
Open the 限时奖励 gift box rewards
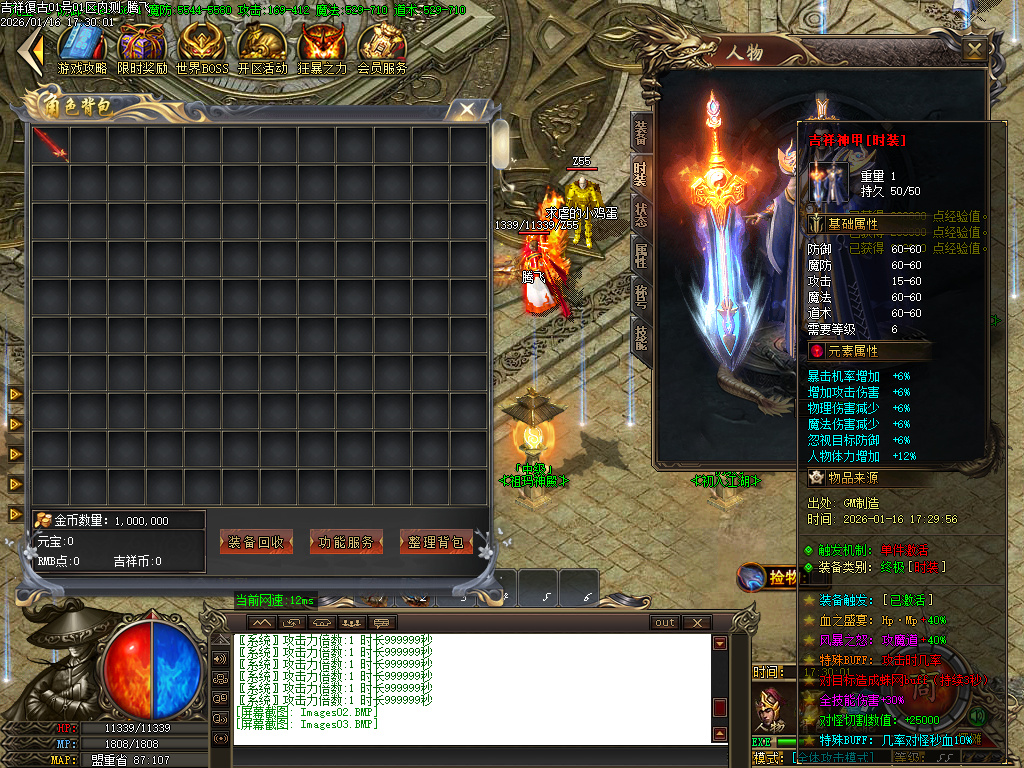(x=141, y=47)
